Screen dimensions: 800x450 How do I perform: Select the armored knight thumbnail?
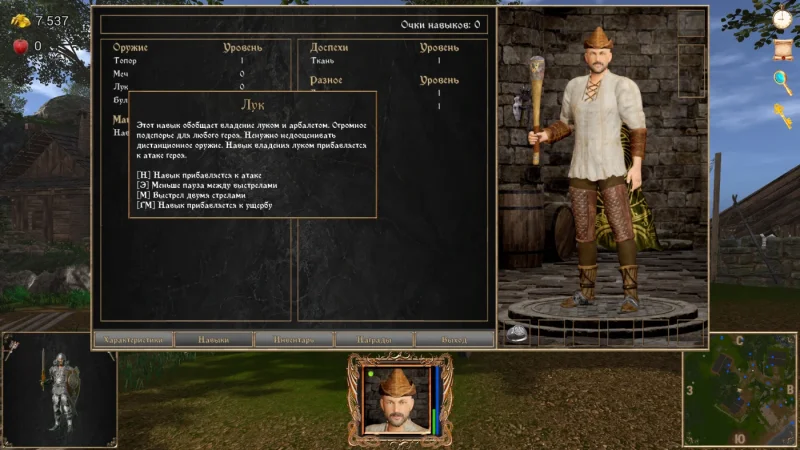[59, 389]
